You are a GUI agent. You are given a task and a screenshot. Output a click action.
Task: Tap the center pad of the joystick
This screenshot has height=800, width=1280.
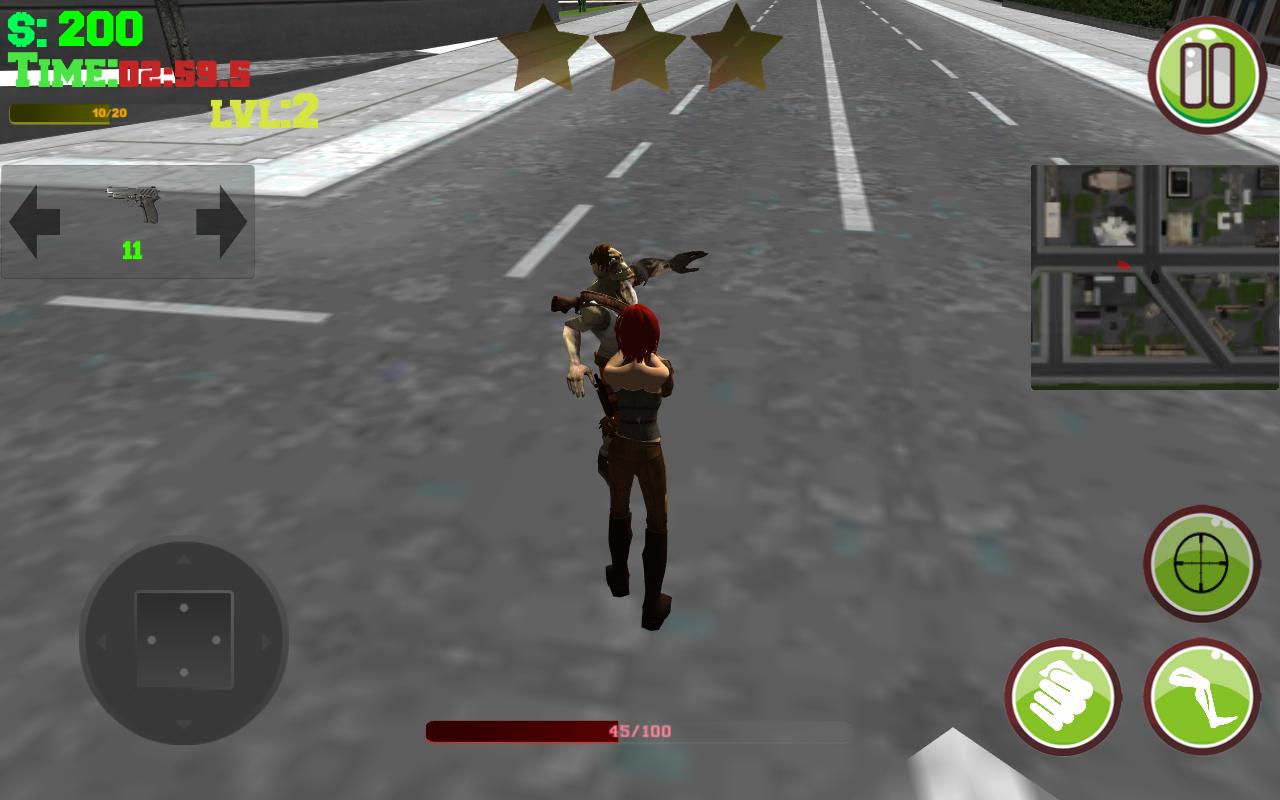click(183, 638)
